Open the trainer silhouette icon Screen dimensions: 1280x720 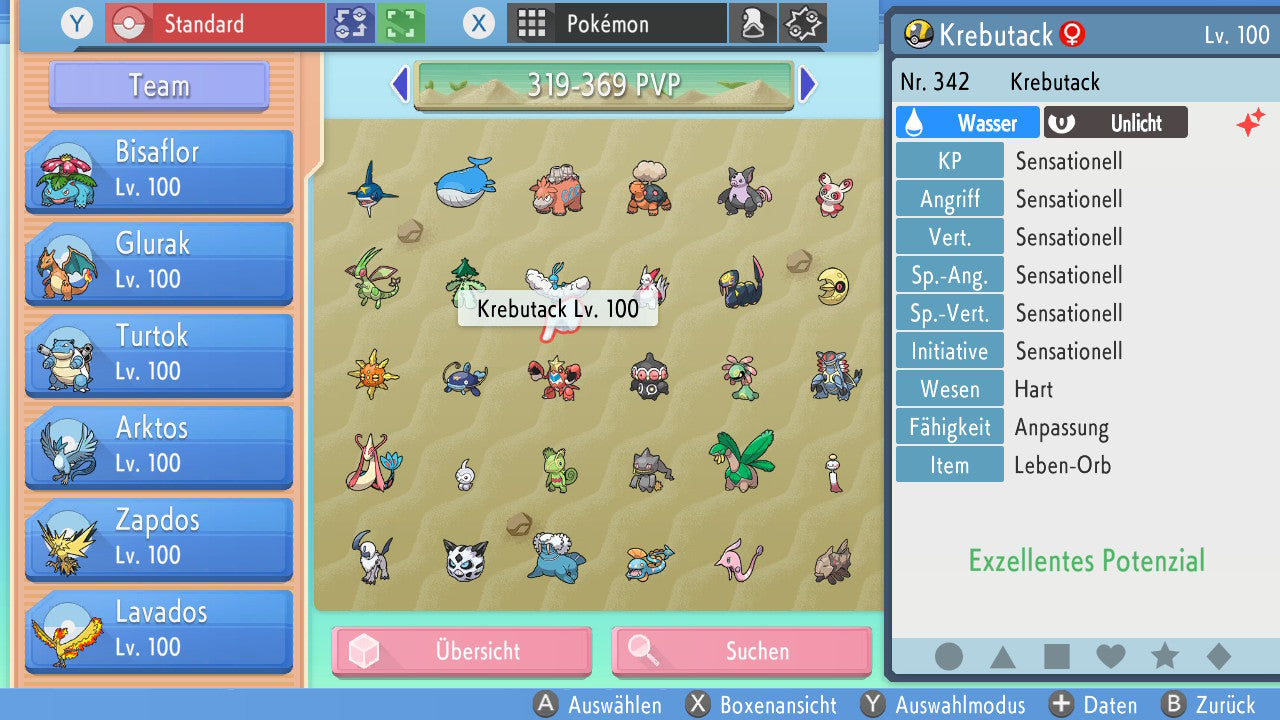click(753, 22)
